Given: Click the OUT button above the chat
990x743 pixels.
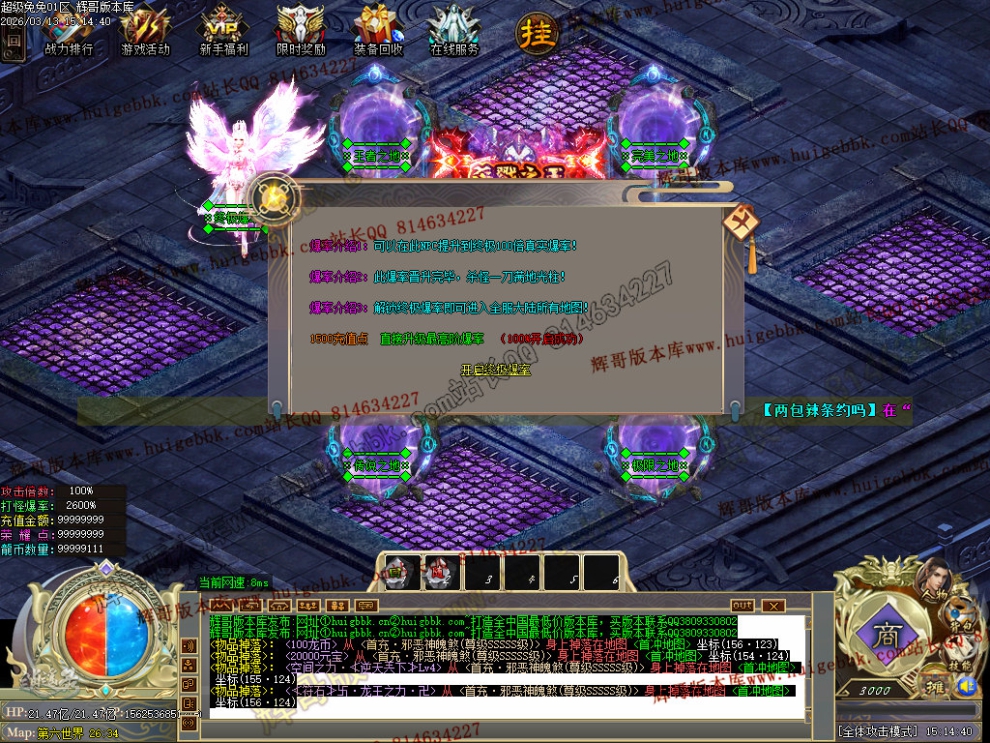Looking at the screenshot, I should (x=742, y=606).
